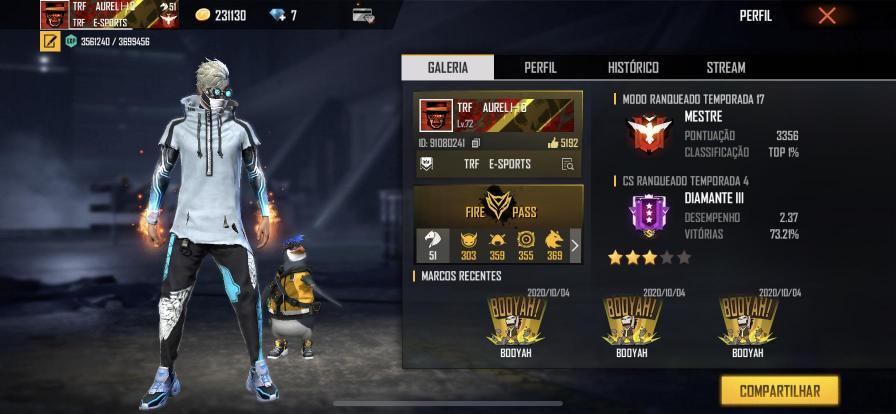
Task: Open the Perfil tab
Action: [x=540, y=67]
